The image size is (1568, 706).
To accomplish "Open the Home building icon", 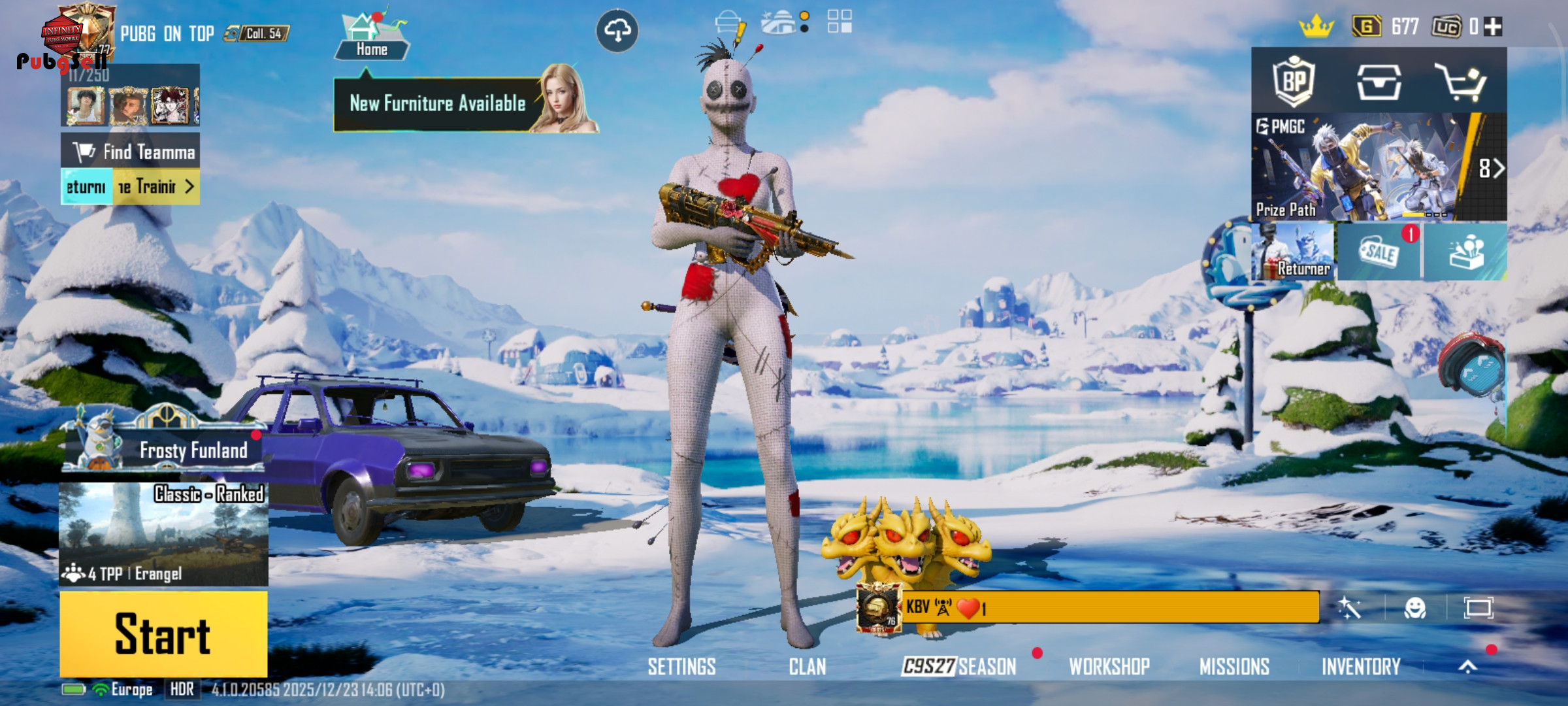I will point(371,36).
